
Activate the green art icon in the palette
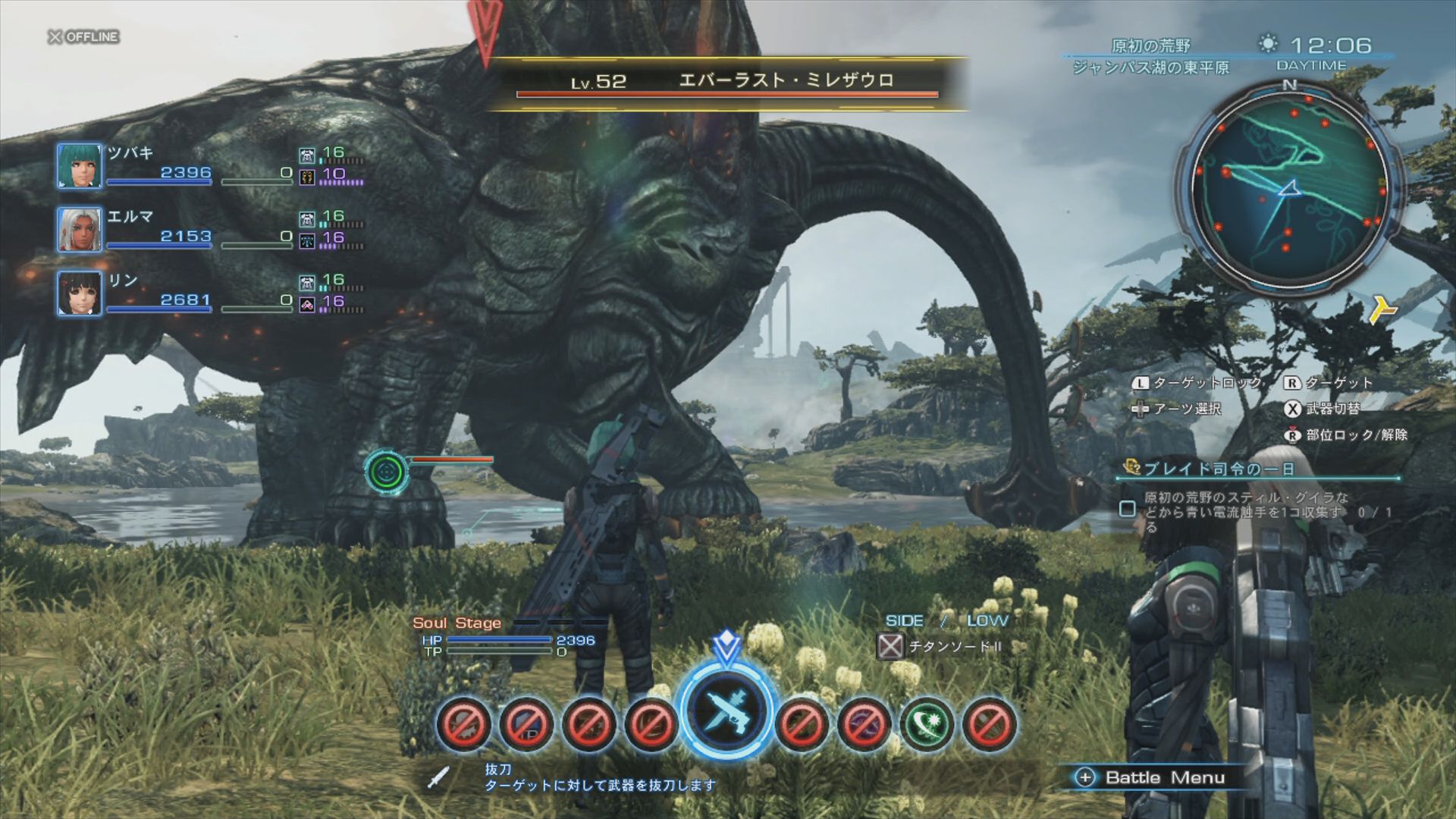pos(927,723)
